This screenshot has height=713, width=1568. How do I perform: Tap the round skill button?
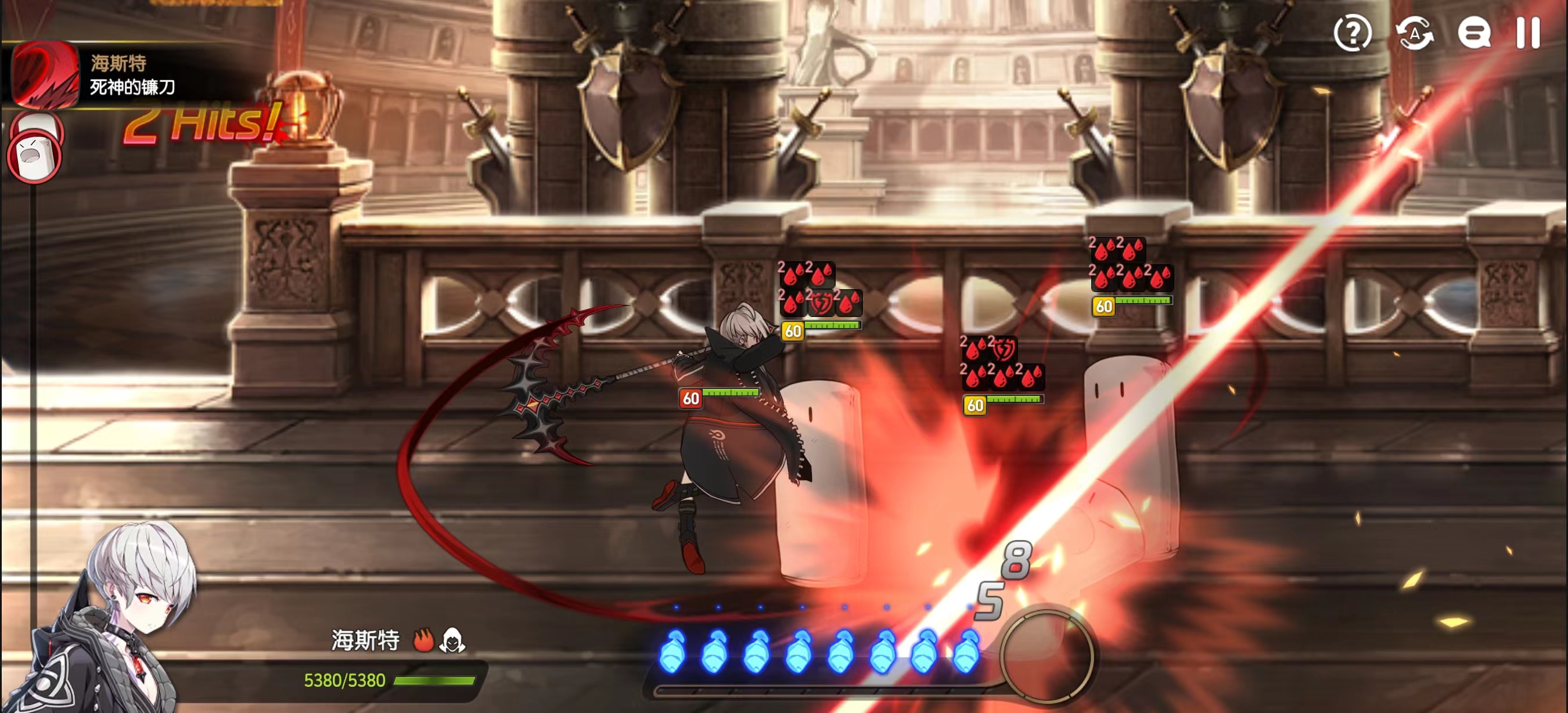coord(1047,657)
